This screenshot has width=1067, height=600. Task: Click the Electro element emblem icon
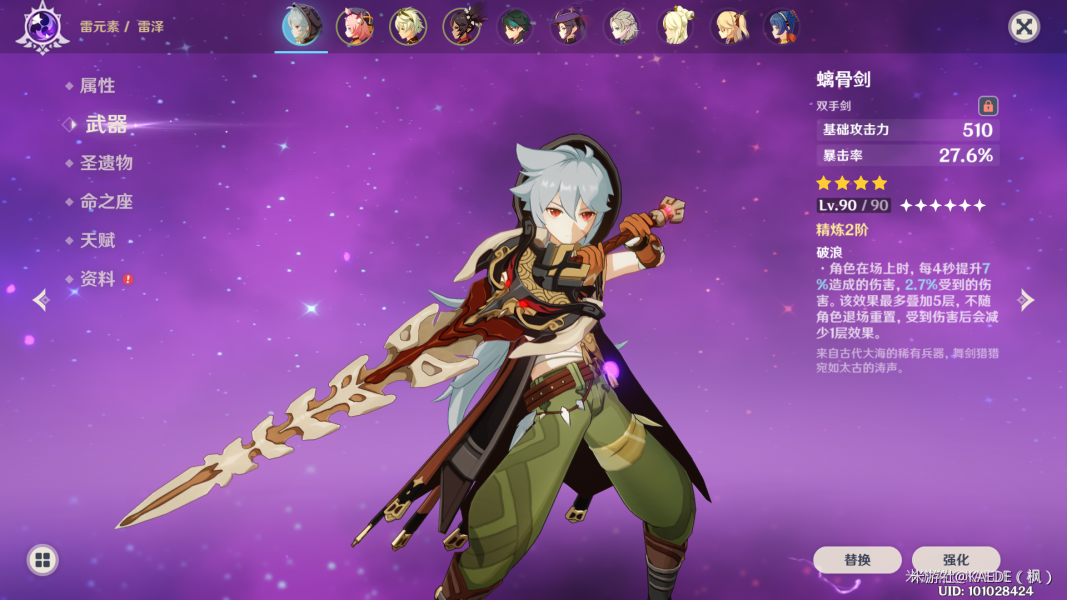42,26
